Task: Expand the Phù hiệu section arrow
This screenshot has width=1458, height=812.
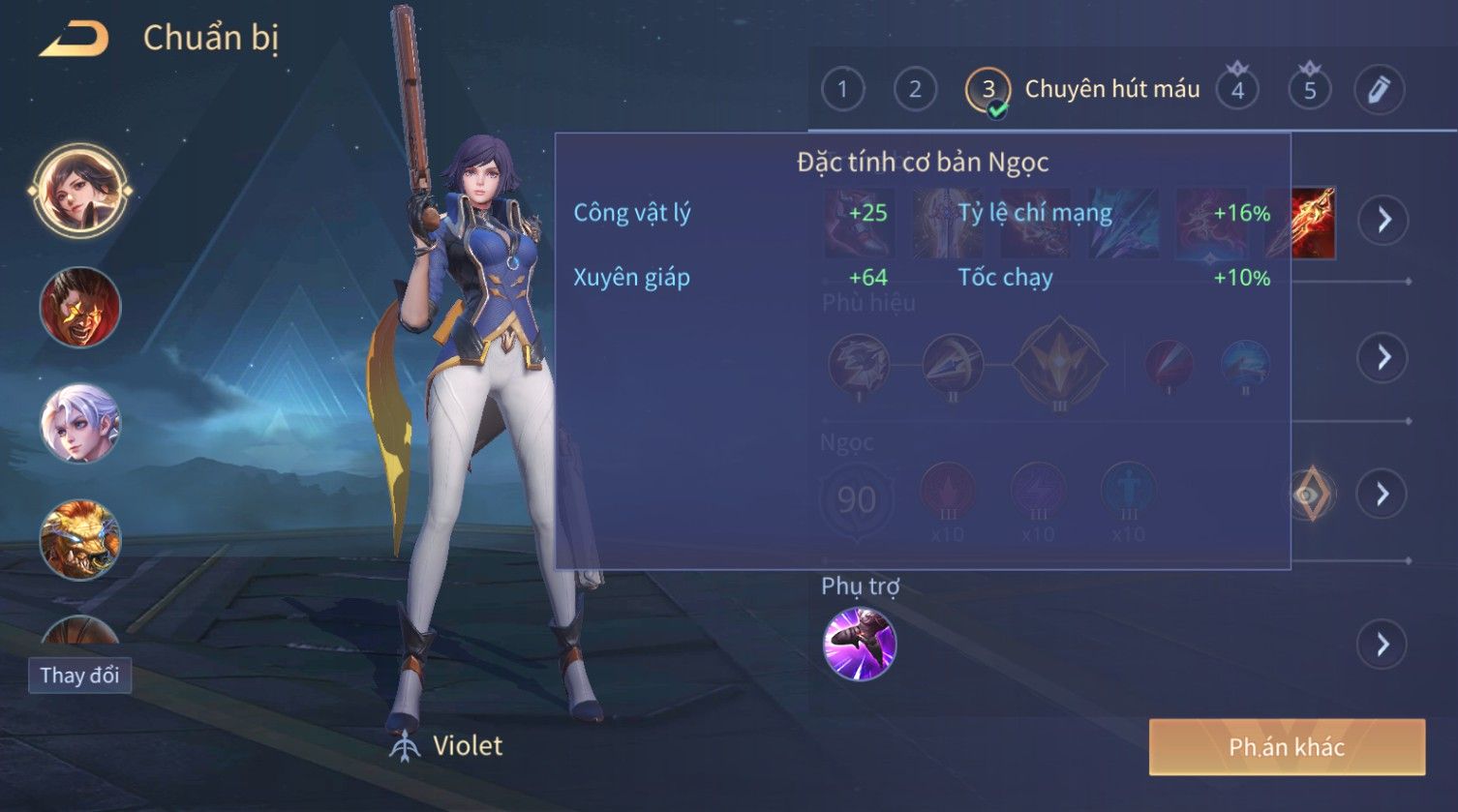Action: 1383,358
